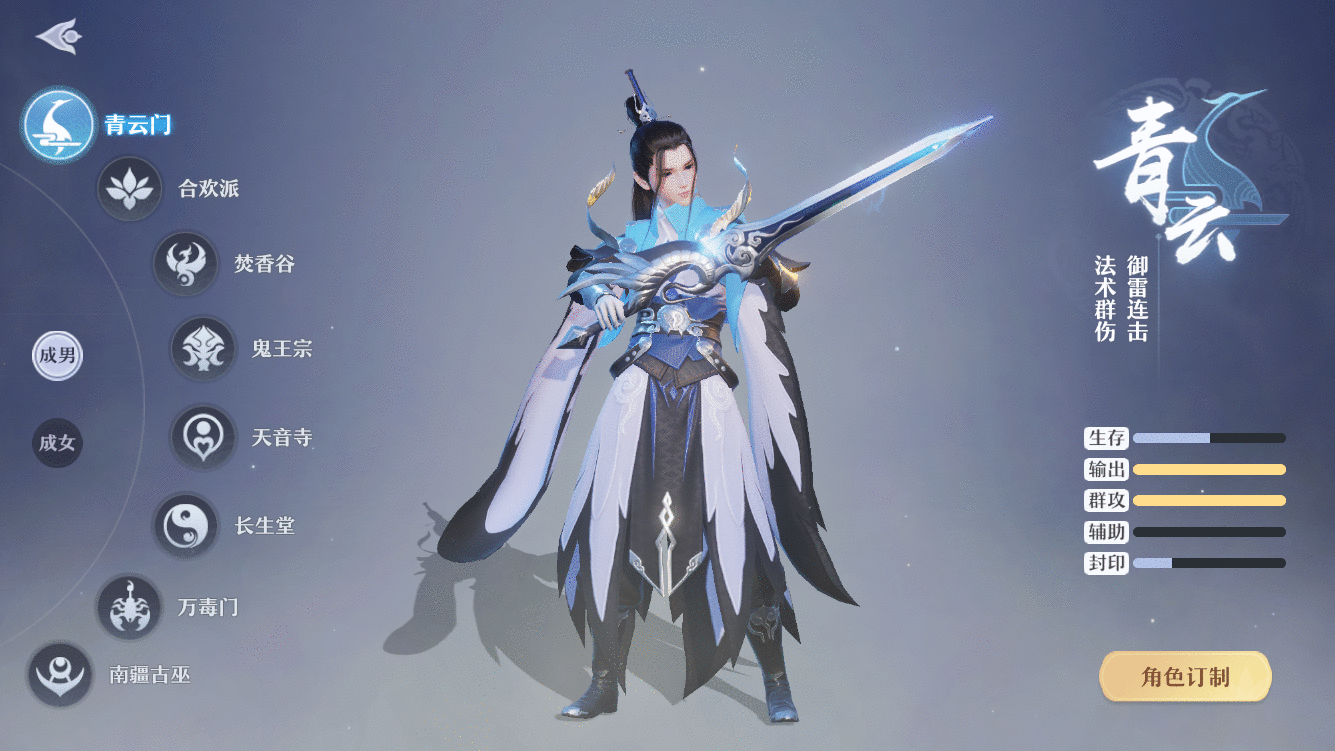Pick the 焚香谷 faction
The image size is (1335, 751).
[x=185, y=264]
